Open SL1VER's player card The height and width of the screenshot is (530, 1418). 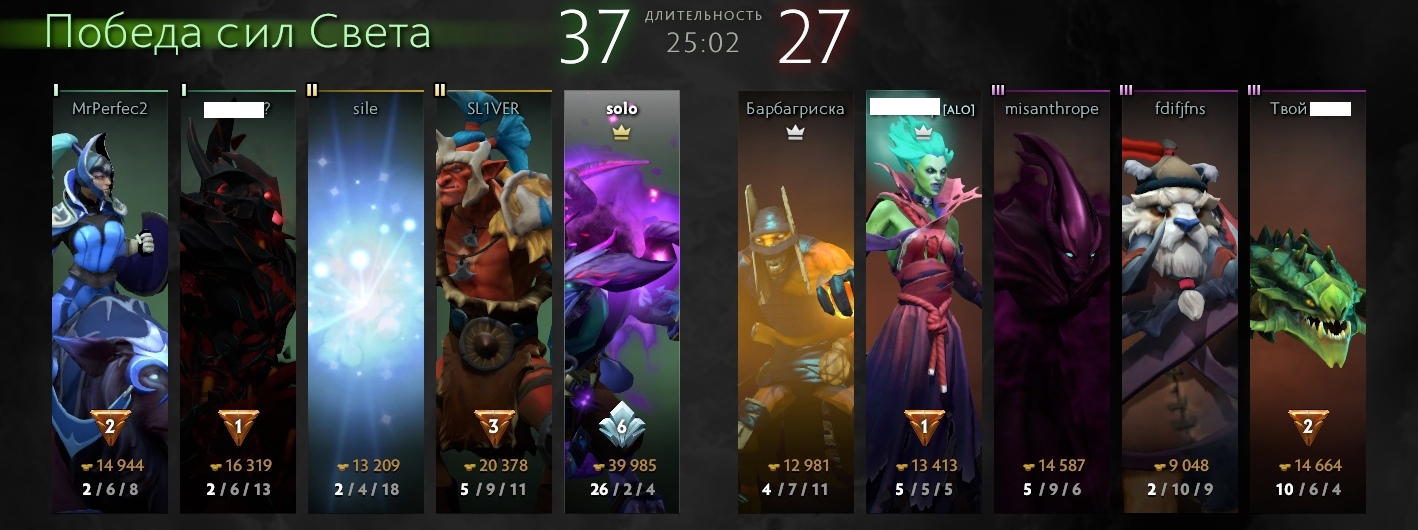pyautogui.click(x=494, y=300)
